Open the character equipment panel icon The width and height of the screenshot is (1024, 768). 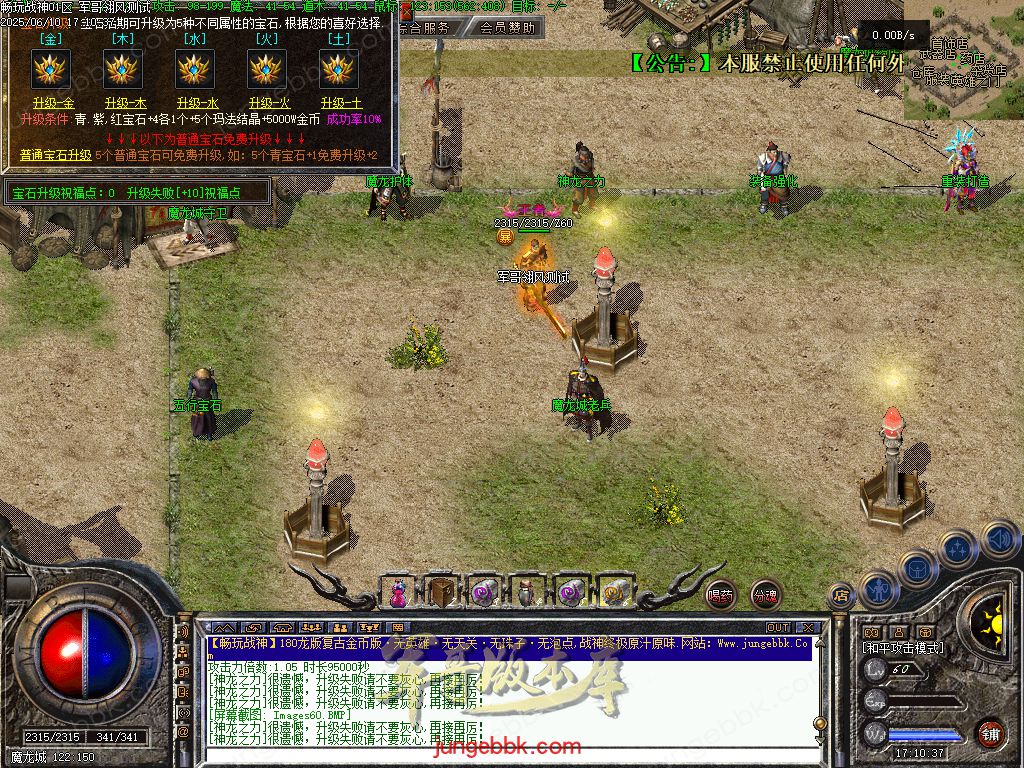coord(878,588)
